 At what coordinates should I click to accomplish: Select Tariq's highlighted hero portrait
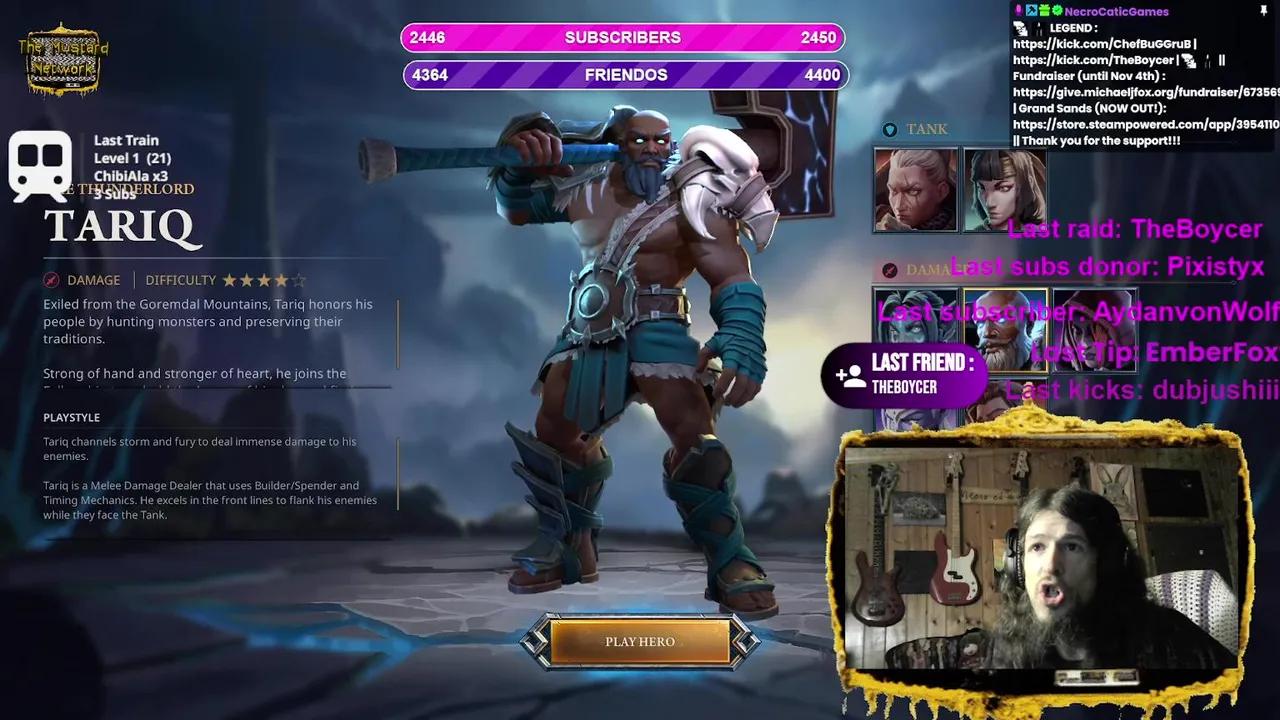click(1004, 330)
